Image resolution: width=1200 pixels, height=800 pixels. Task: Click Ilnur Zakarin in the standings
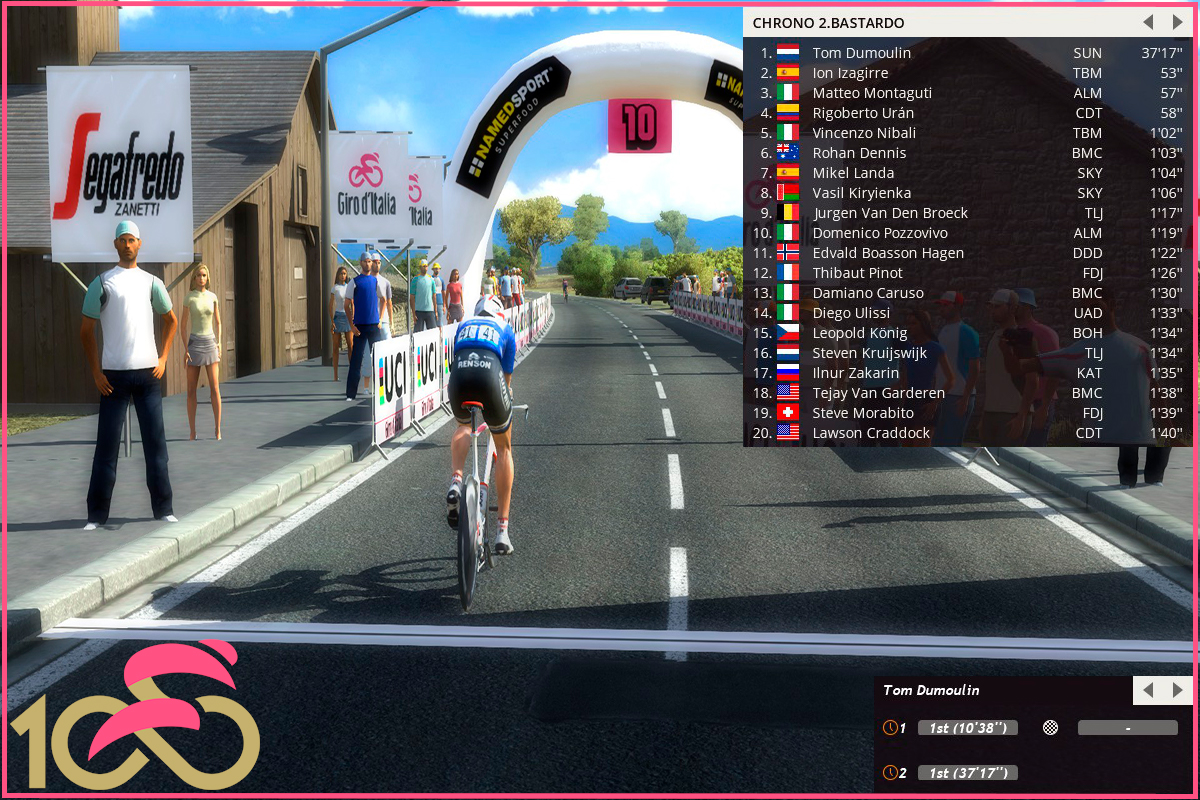(855, 373)
